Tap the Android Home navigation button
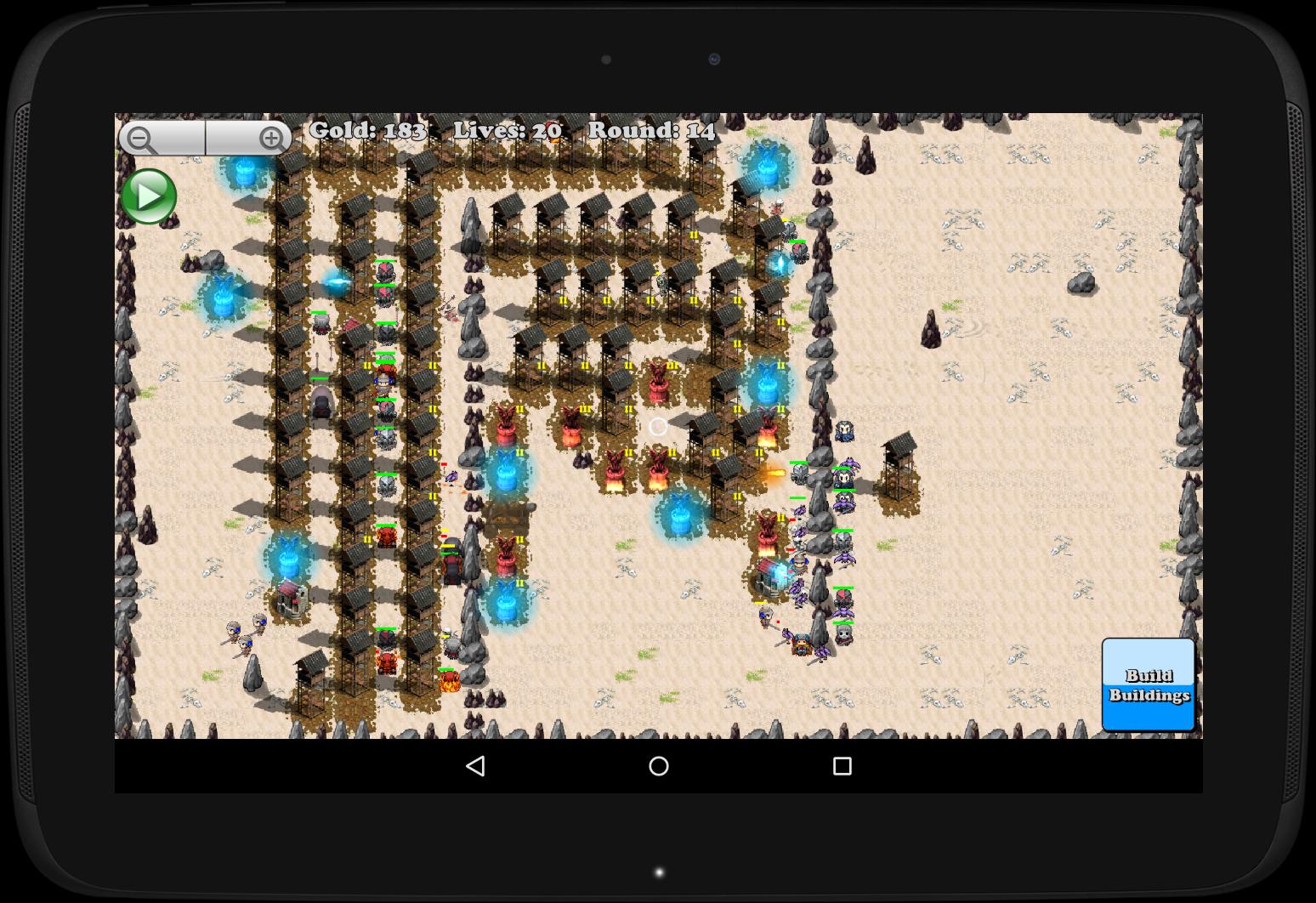 click(x=658, y=766)
